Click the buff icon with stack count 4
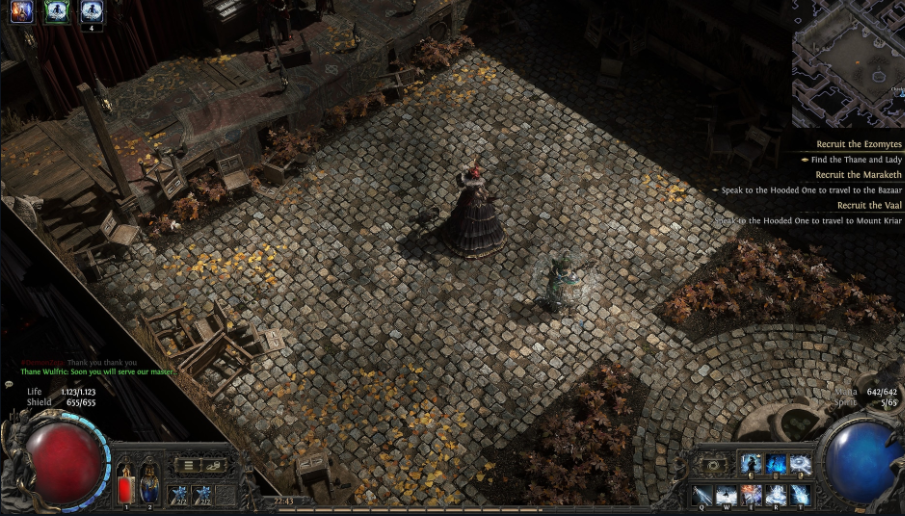This screenshot has height=516, width=905. pyautogui.click(x=92, y=11)
